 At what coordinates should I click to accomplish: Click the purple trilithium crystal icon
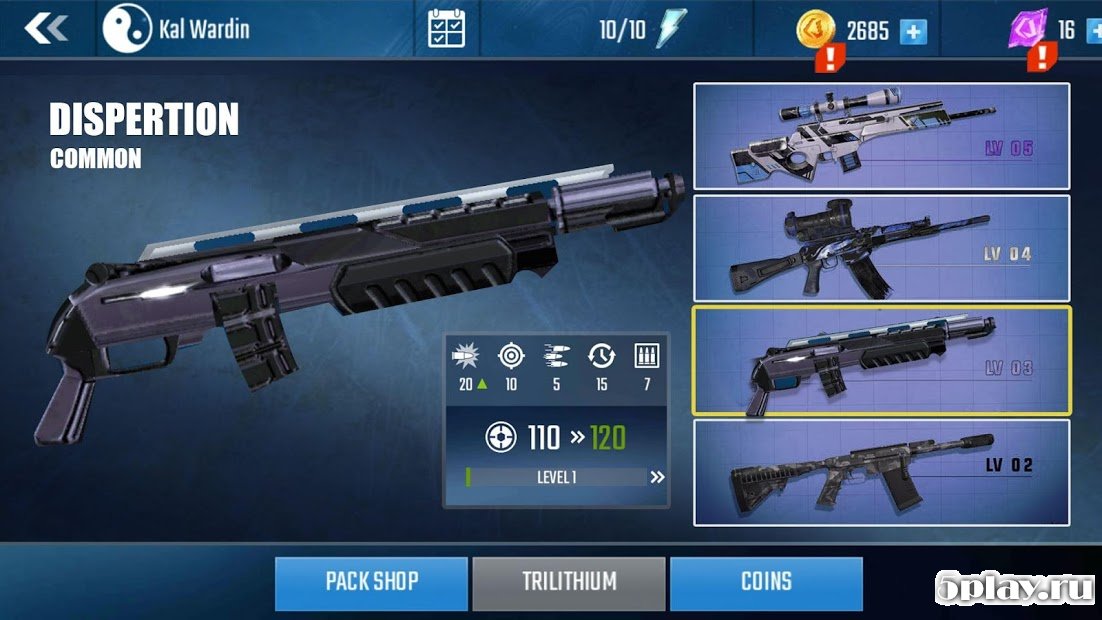point(1028,28)
